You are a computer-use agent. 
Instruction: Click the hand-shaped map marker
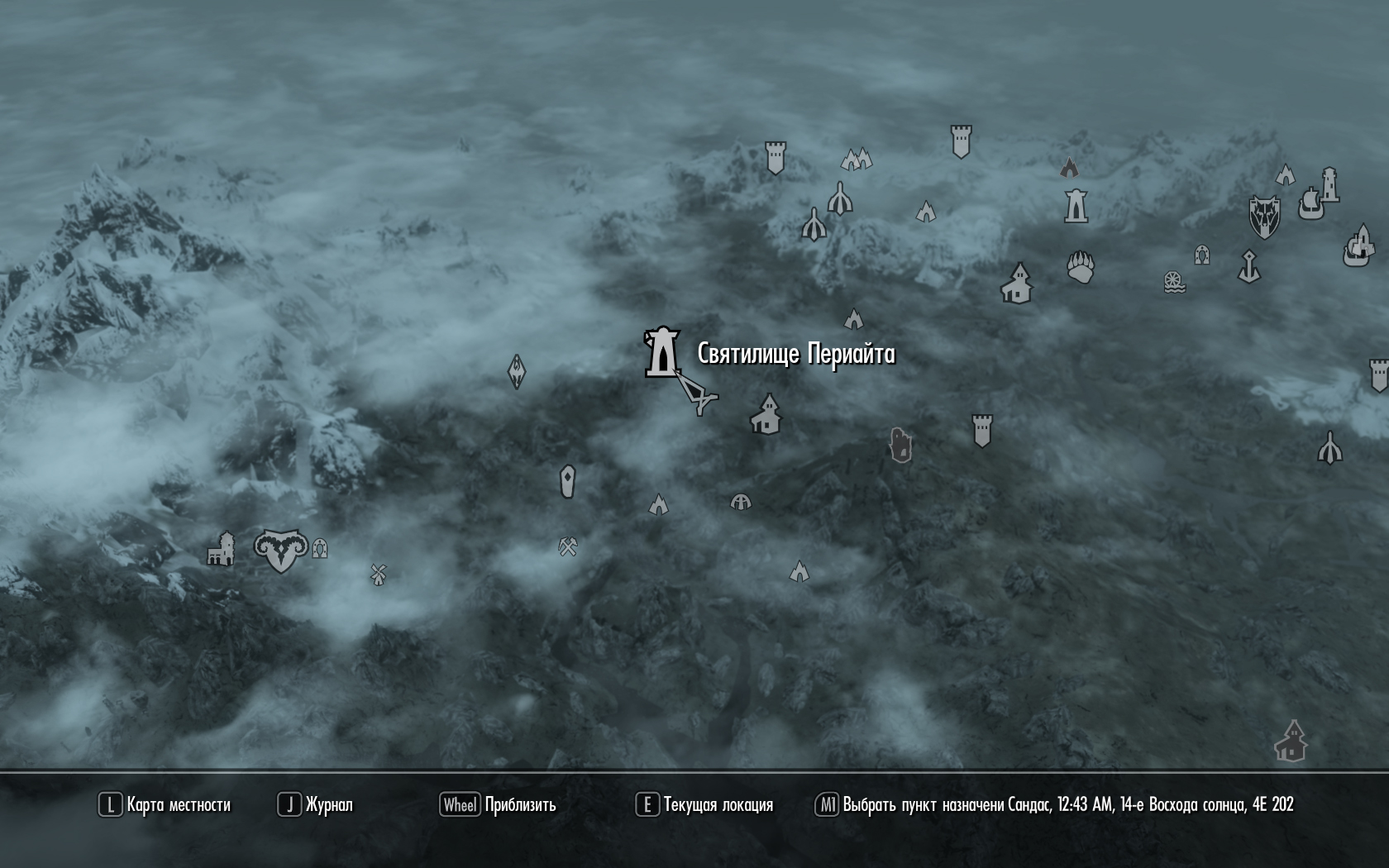(900, 445)
